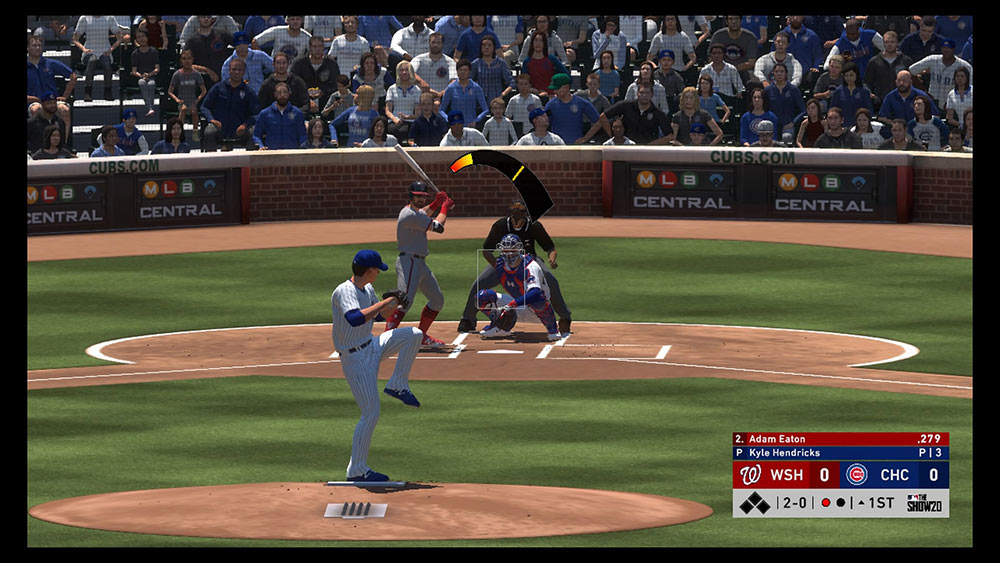Image resolution: width=1000 pixels, height=563 pixels.
Task: Select the Kyle Hendricks pitcher row
Action: click(840, 453)
